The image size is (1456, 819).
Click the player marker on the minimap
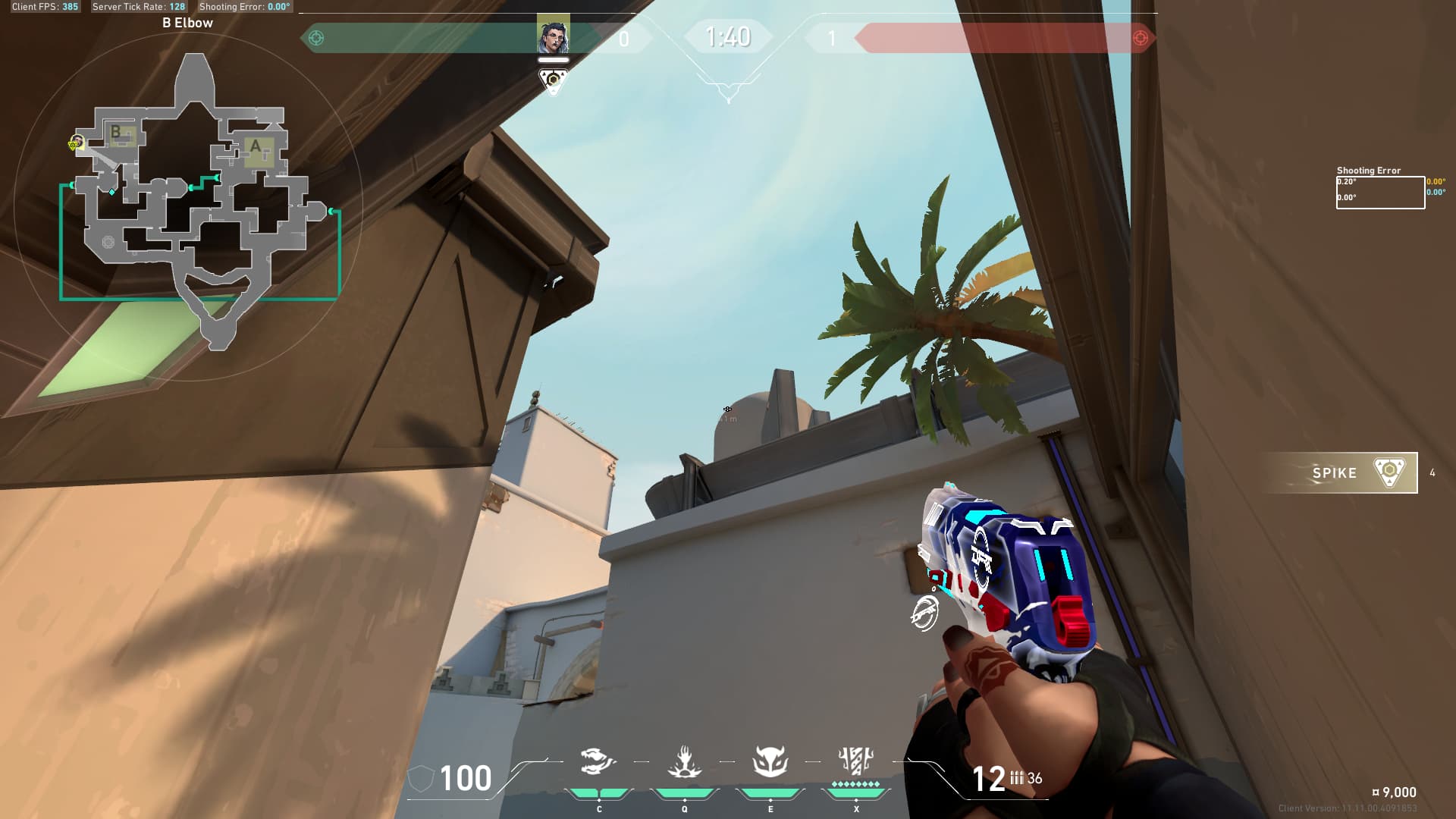(x=76, y=142)
